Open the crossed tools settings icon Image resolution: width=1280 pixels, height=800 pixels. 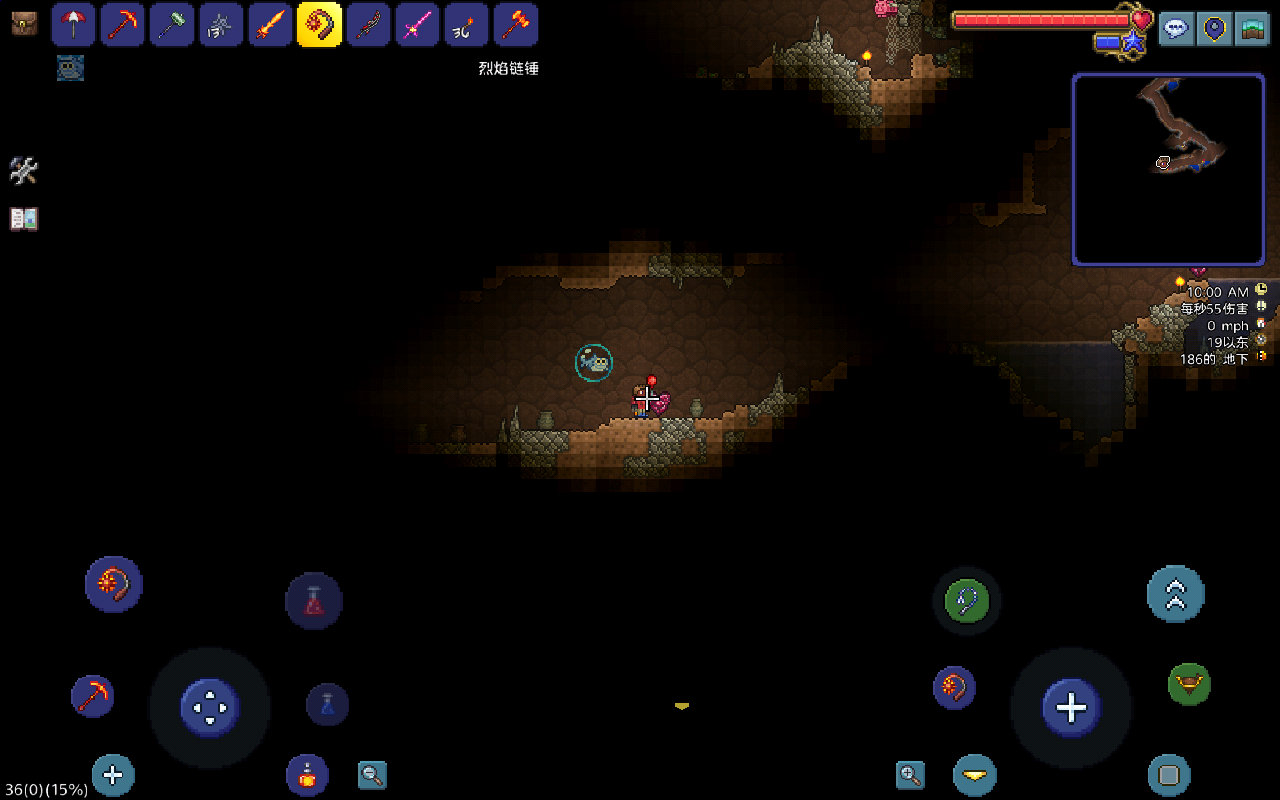point(24,171)
